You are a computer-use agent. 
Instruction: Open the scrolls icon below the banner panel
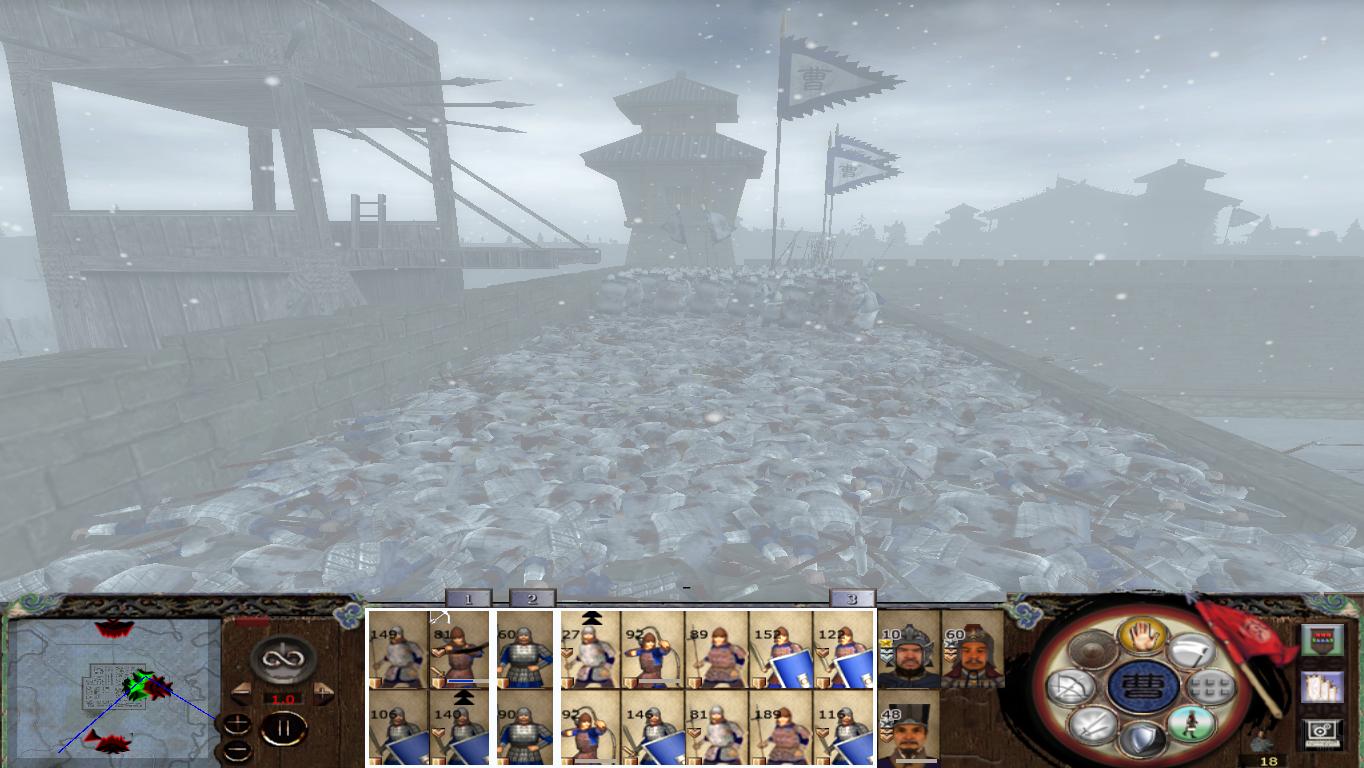(1321, 688)
